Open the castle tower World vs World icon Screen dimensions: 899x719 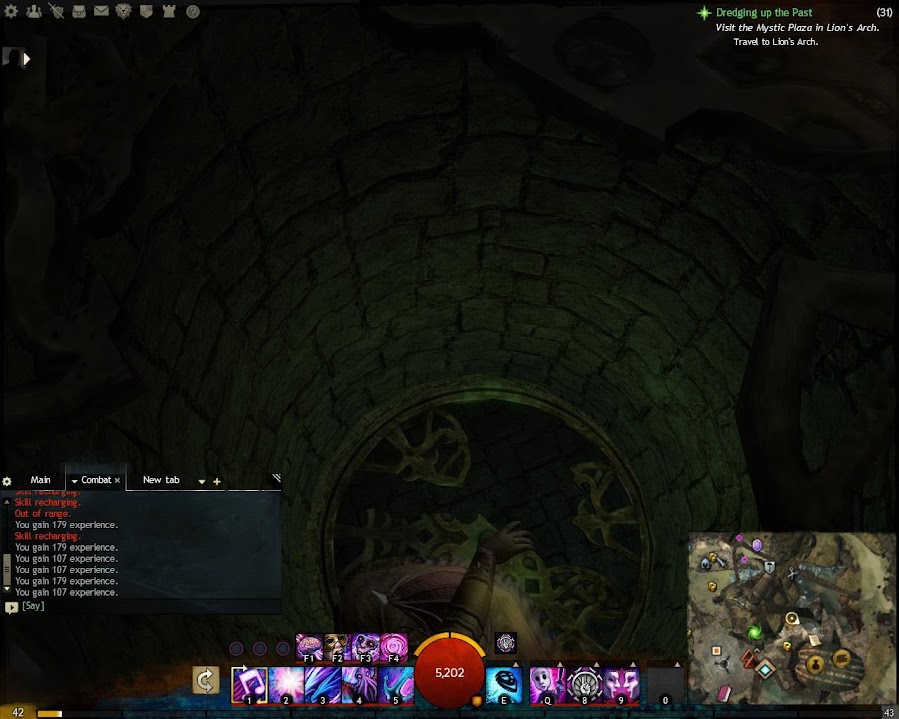pyautogui.click(x=170, y=12)
